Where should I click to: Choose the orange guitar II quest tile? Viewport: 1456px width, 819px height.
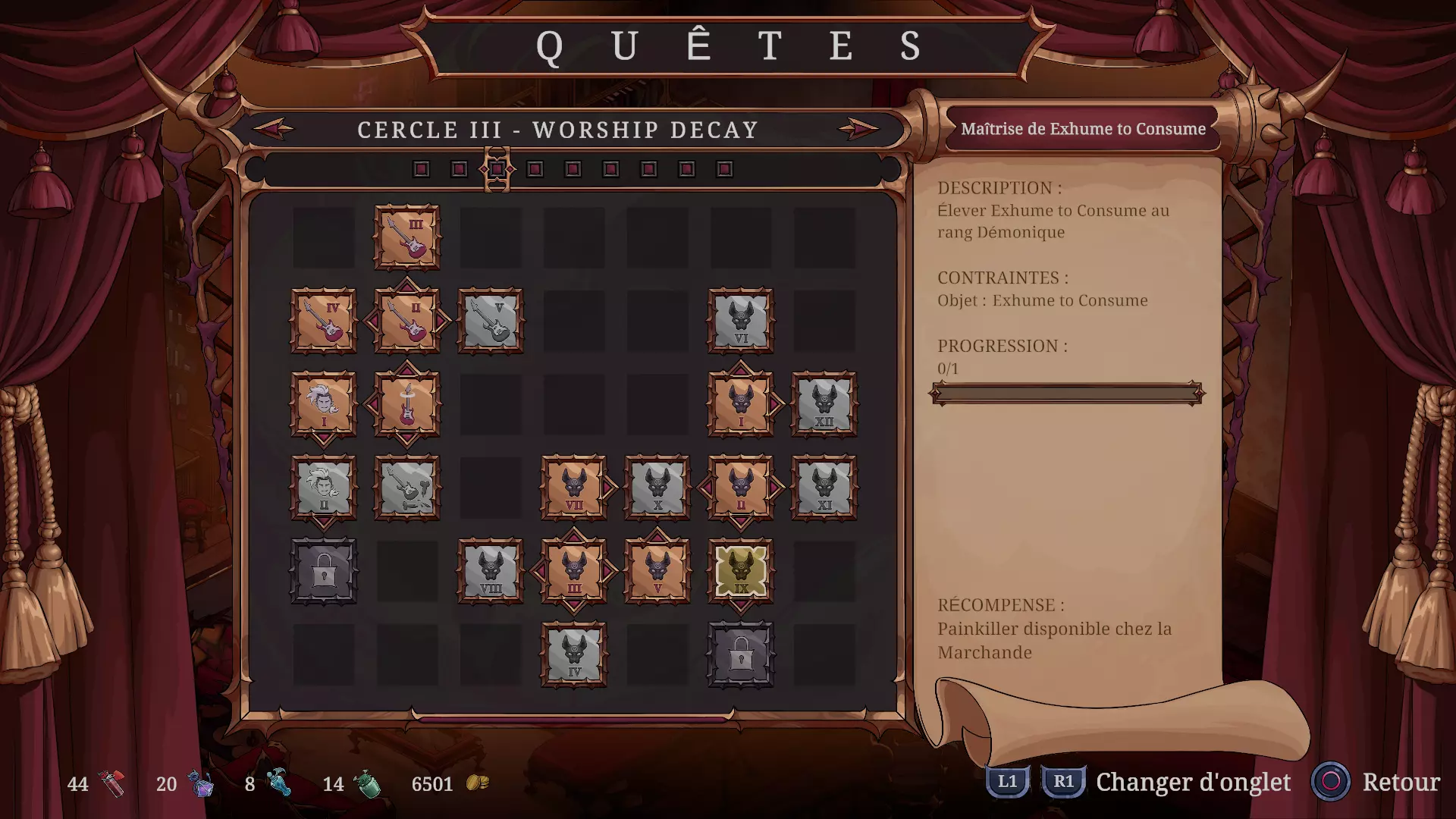click(x=407, y=321)
